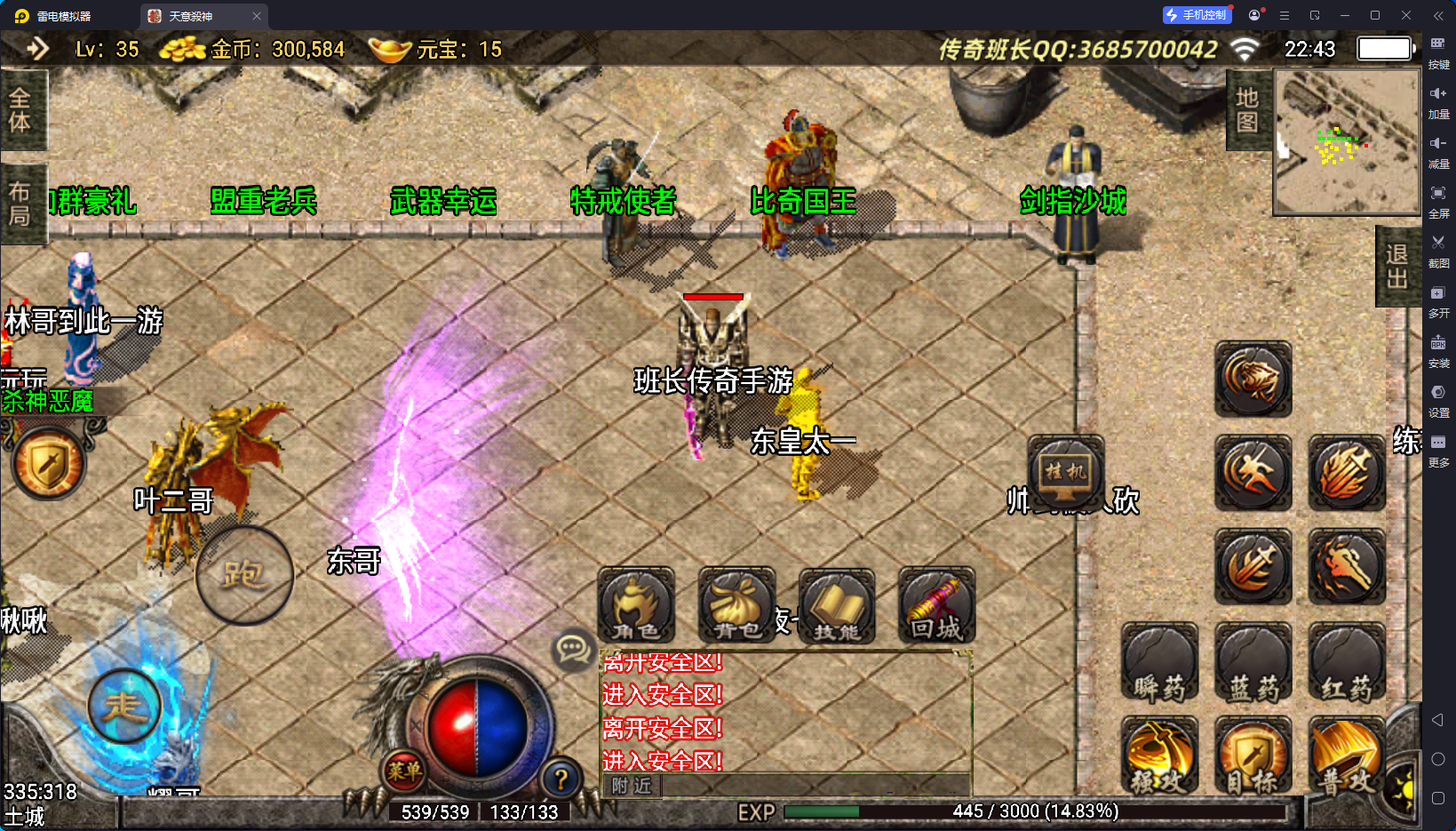Open the 地图 map button
The height and width of the screenshot is (831, 1456).
1248,110
